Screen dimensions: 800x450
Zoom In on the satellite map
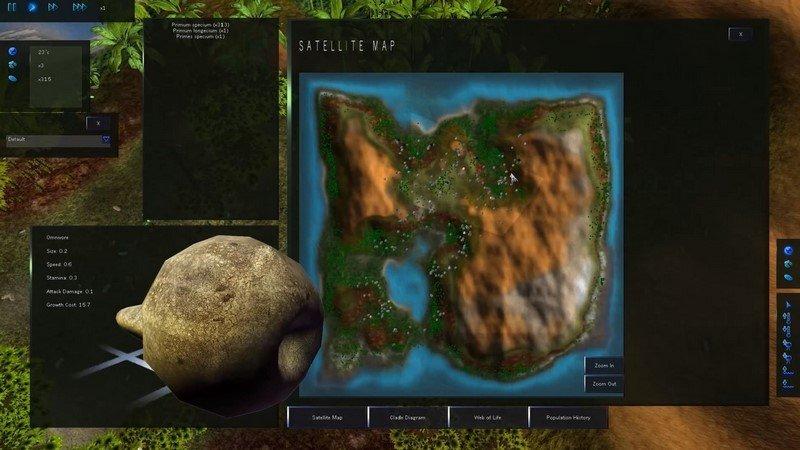pyautogui.click(x=603, y=365)
